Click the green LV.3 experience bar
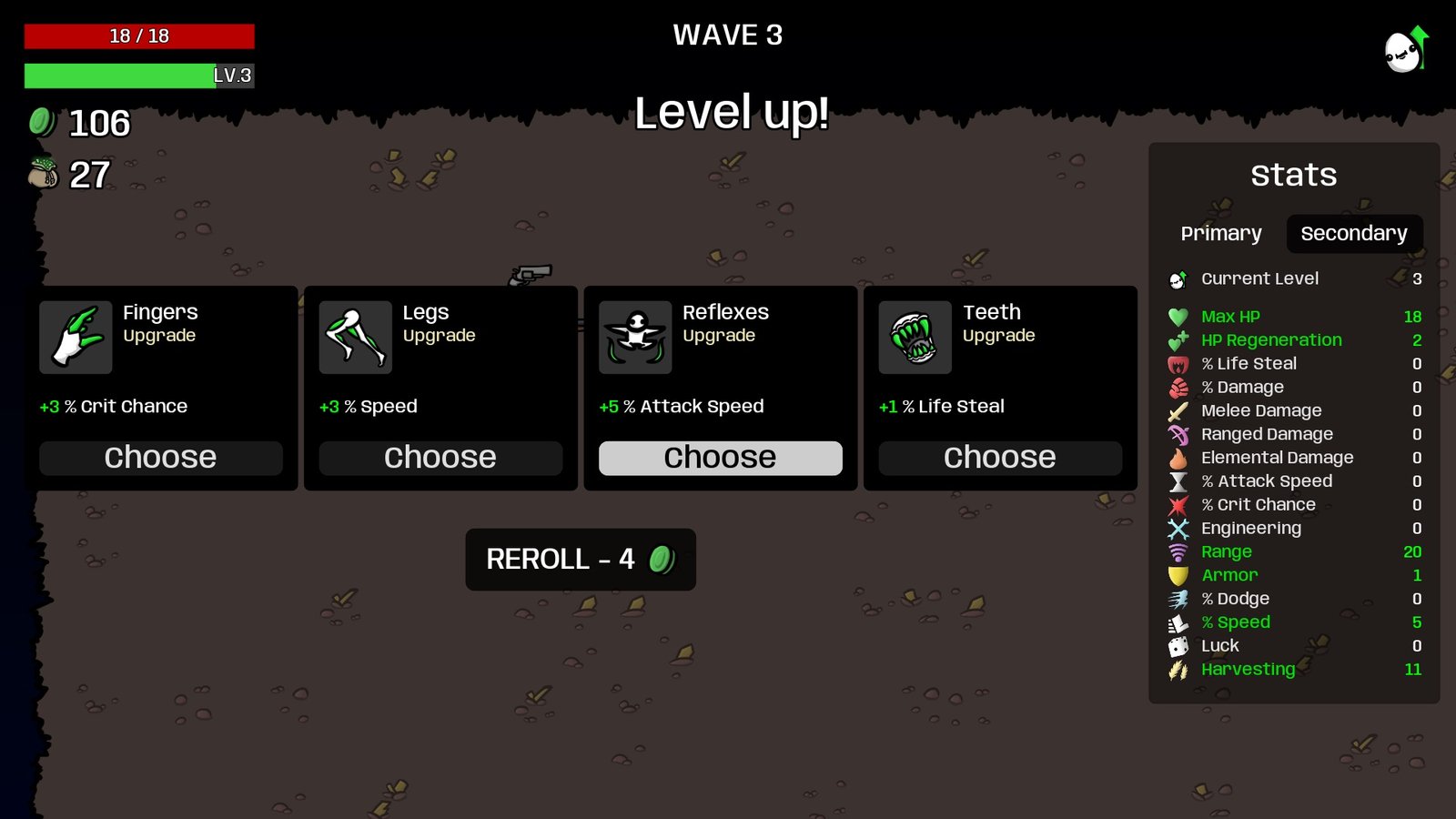1456x819 pixels. pyautogui.click(x=139, y=76)
